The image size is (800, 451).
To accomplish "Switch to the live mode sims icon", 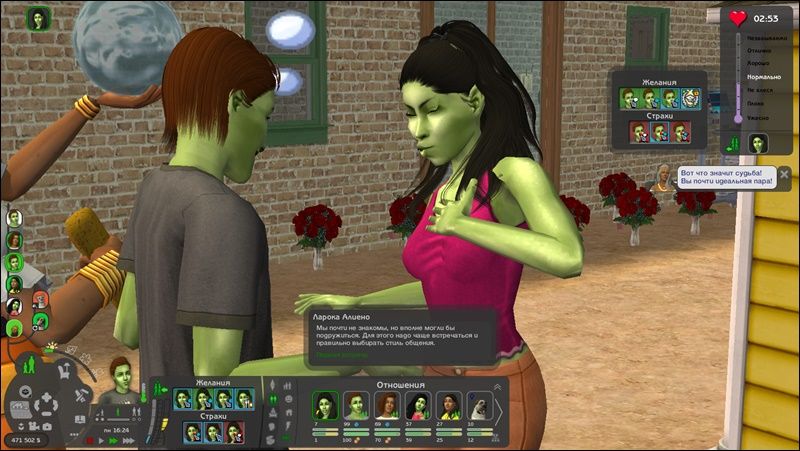I will coord(30,364).
